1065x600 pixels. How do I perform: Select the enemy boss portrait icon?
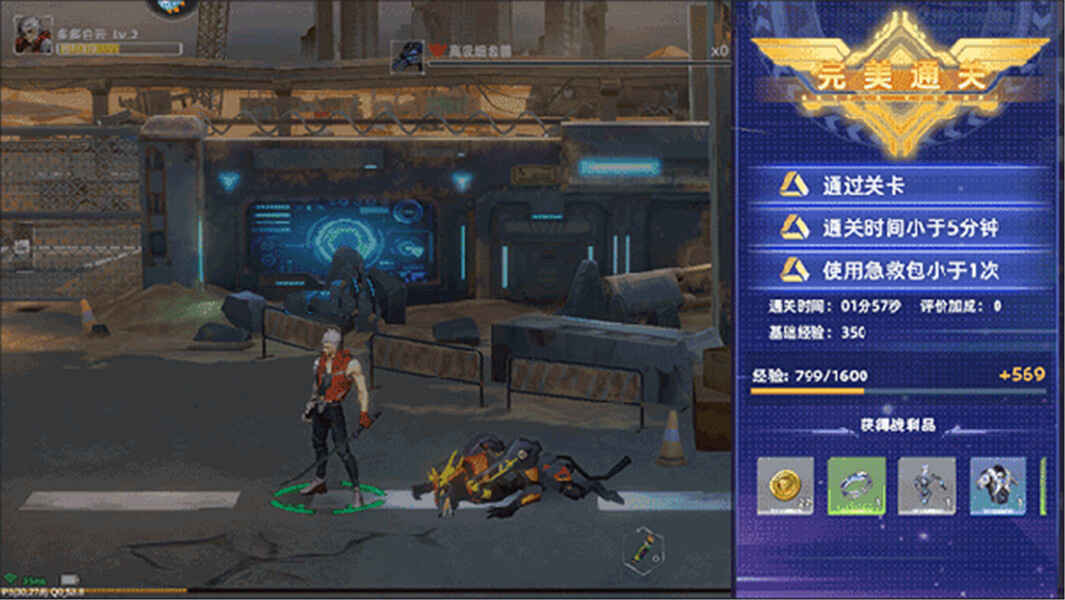408,55
